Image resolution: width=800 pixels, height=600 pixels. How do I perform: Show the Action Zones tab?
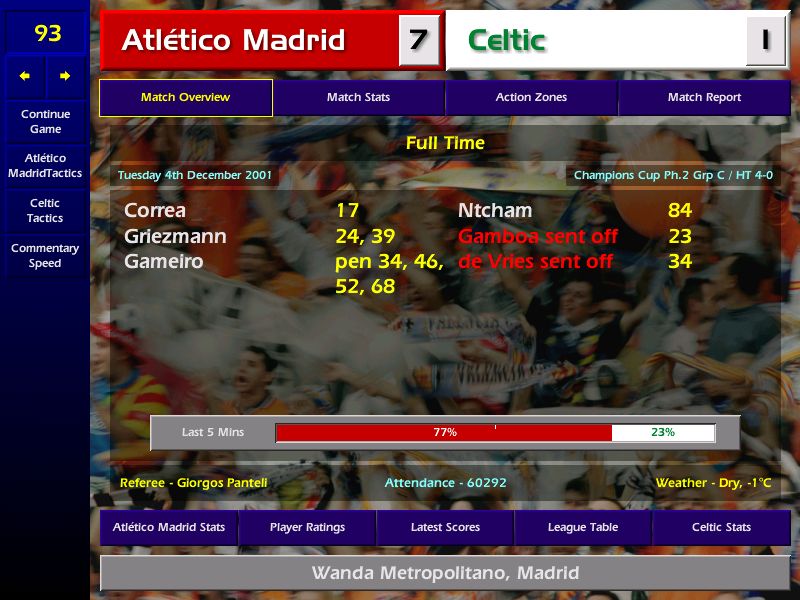(531, 98)
